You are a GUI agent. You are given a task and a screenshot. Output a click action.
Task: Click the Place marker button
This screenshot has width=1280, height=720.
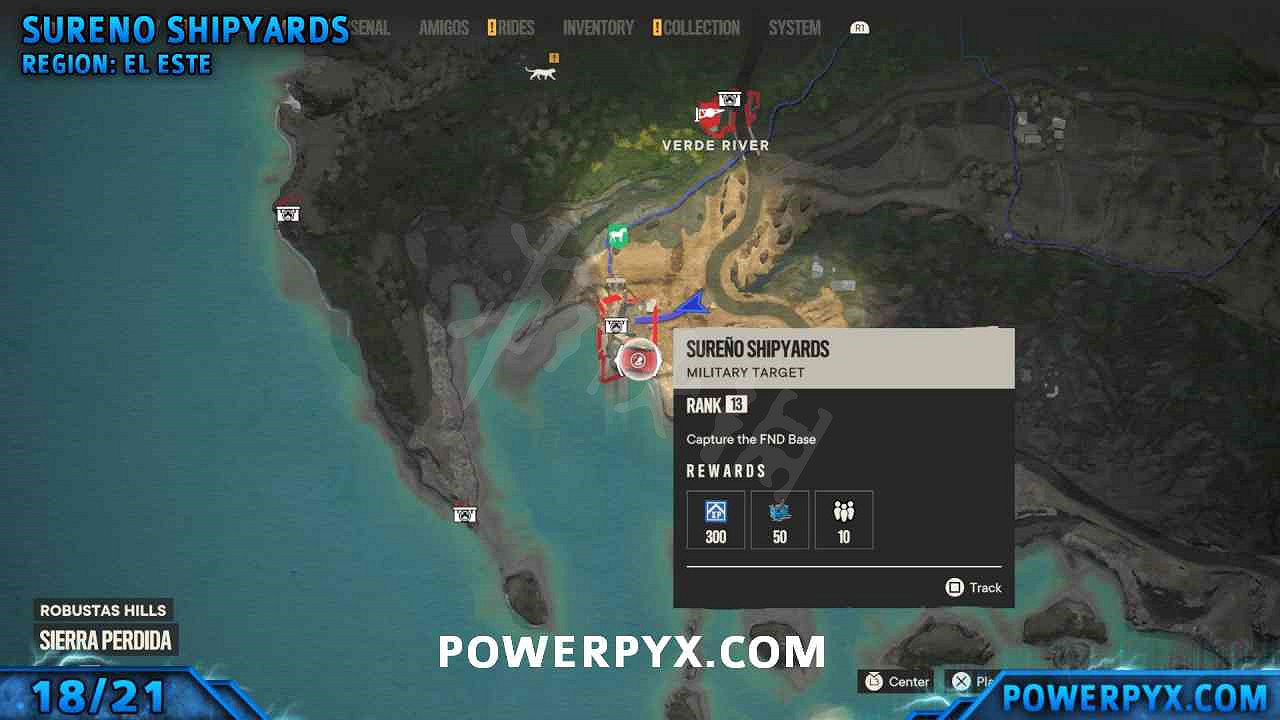pos(963,681)
